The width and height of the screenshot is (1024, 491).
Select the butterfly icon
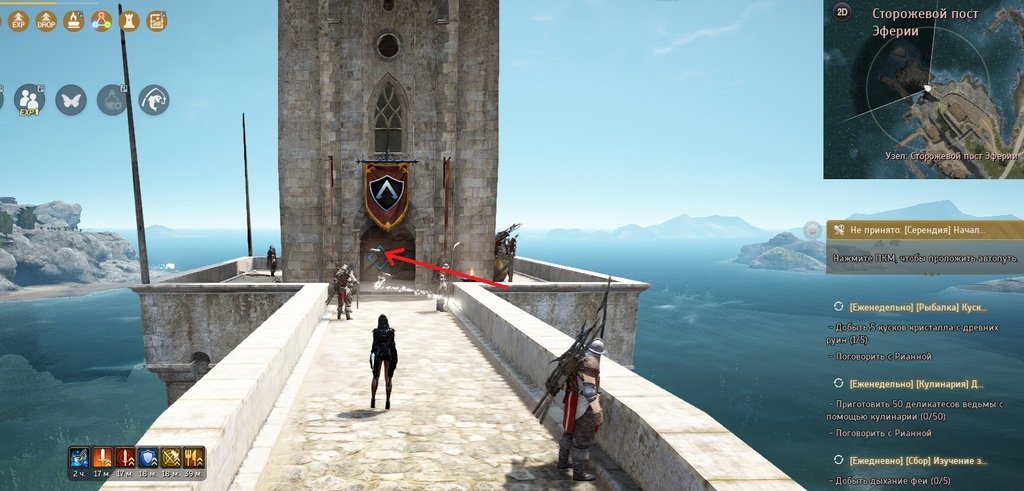71,99
